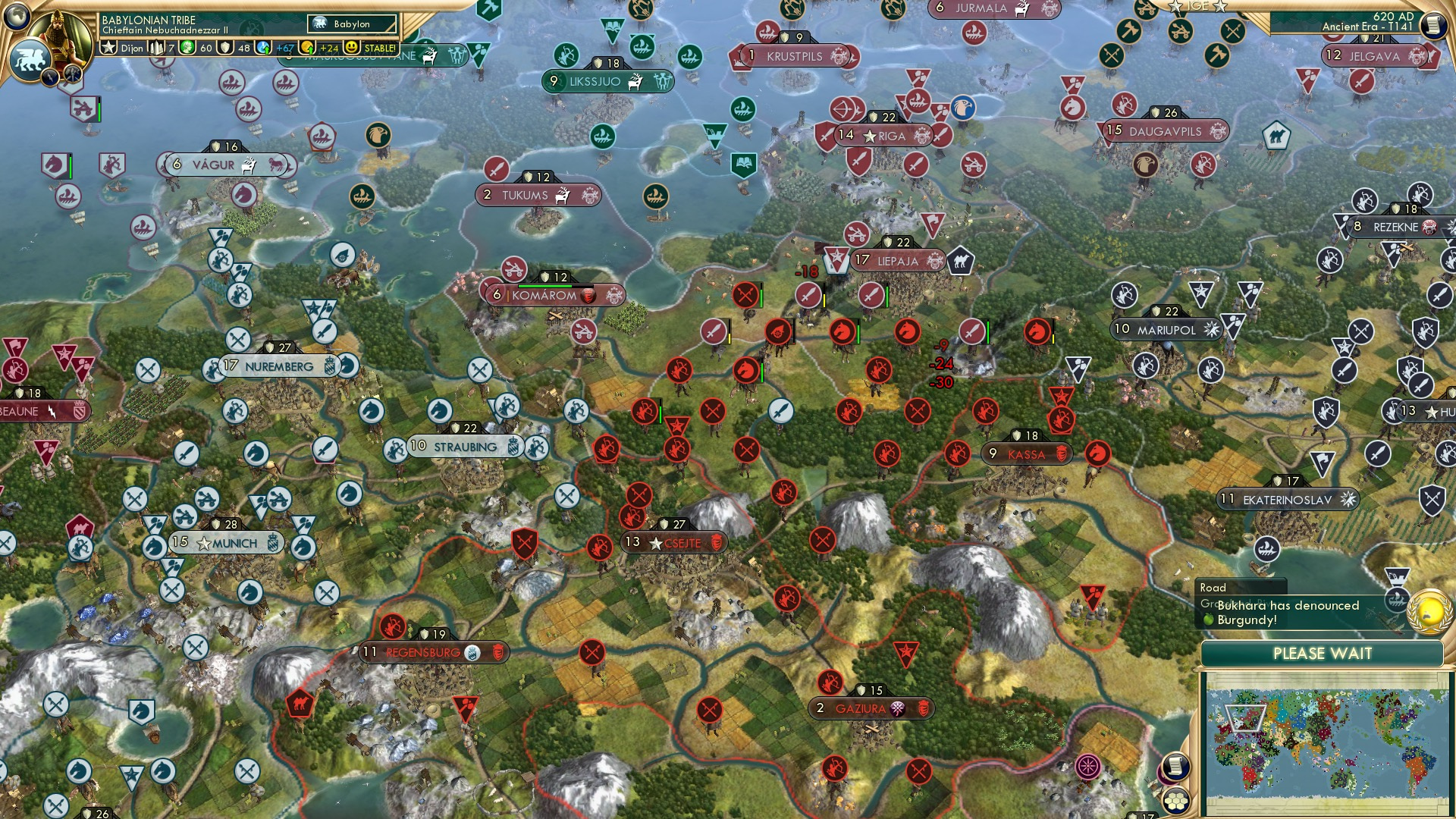Open the Babylon civilization dropdown in top bar
The height and width of the screenshot is (819, 1456).
click(353, 24)
